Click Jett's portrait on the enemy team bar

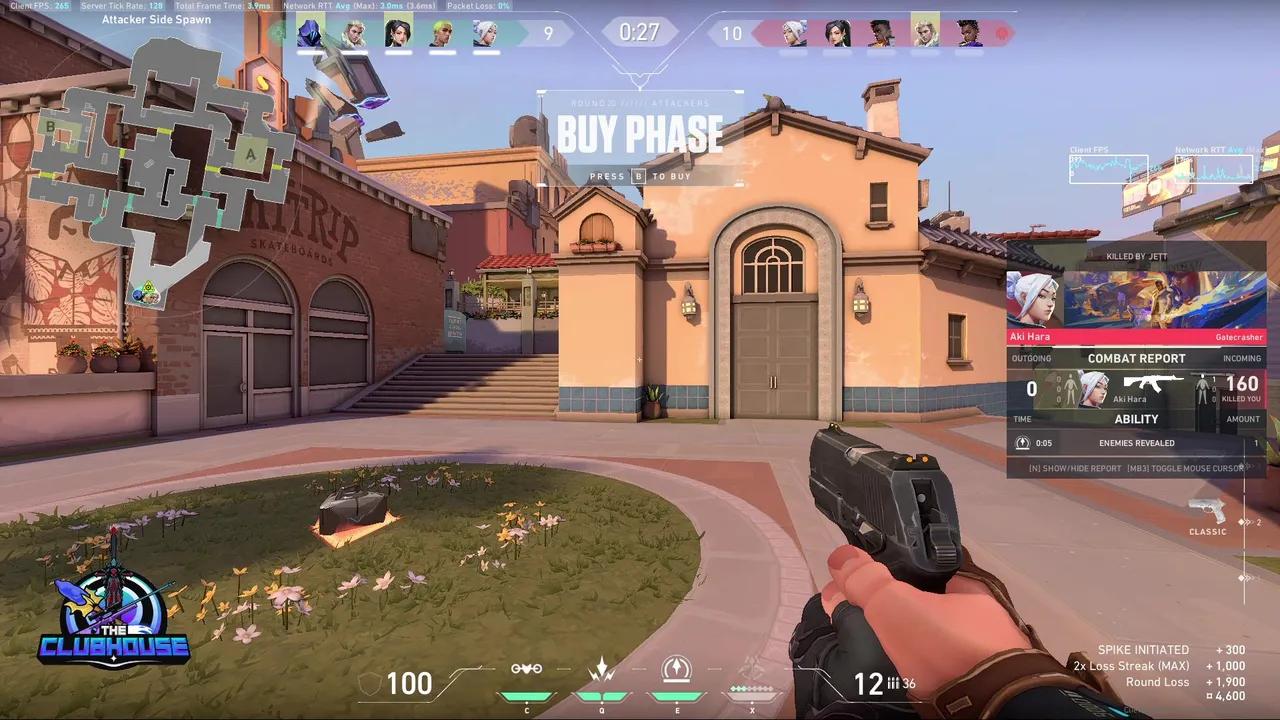click(x=793, y=33)
